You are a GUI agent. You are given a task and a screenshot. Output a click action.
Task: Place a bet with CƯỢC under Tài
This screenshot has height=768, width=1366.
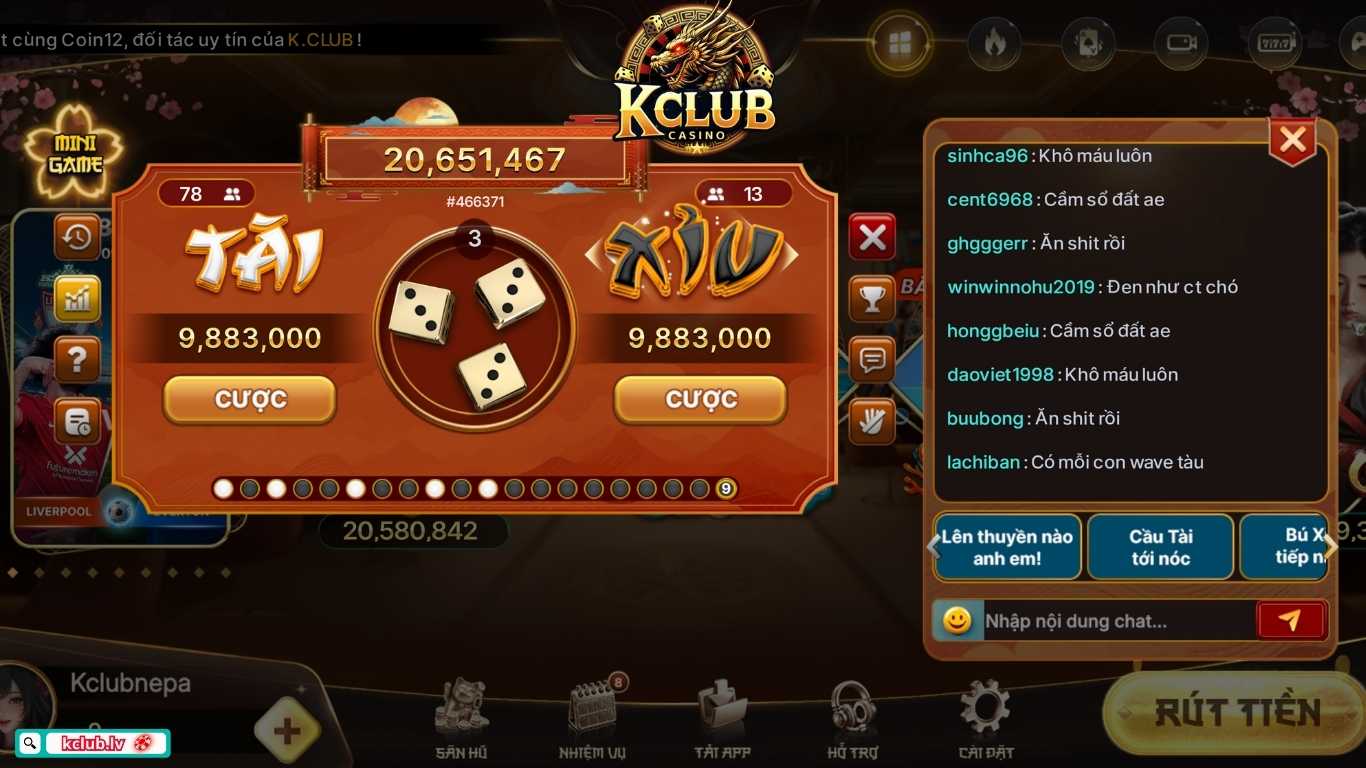tap(248, 398)
